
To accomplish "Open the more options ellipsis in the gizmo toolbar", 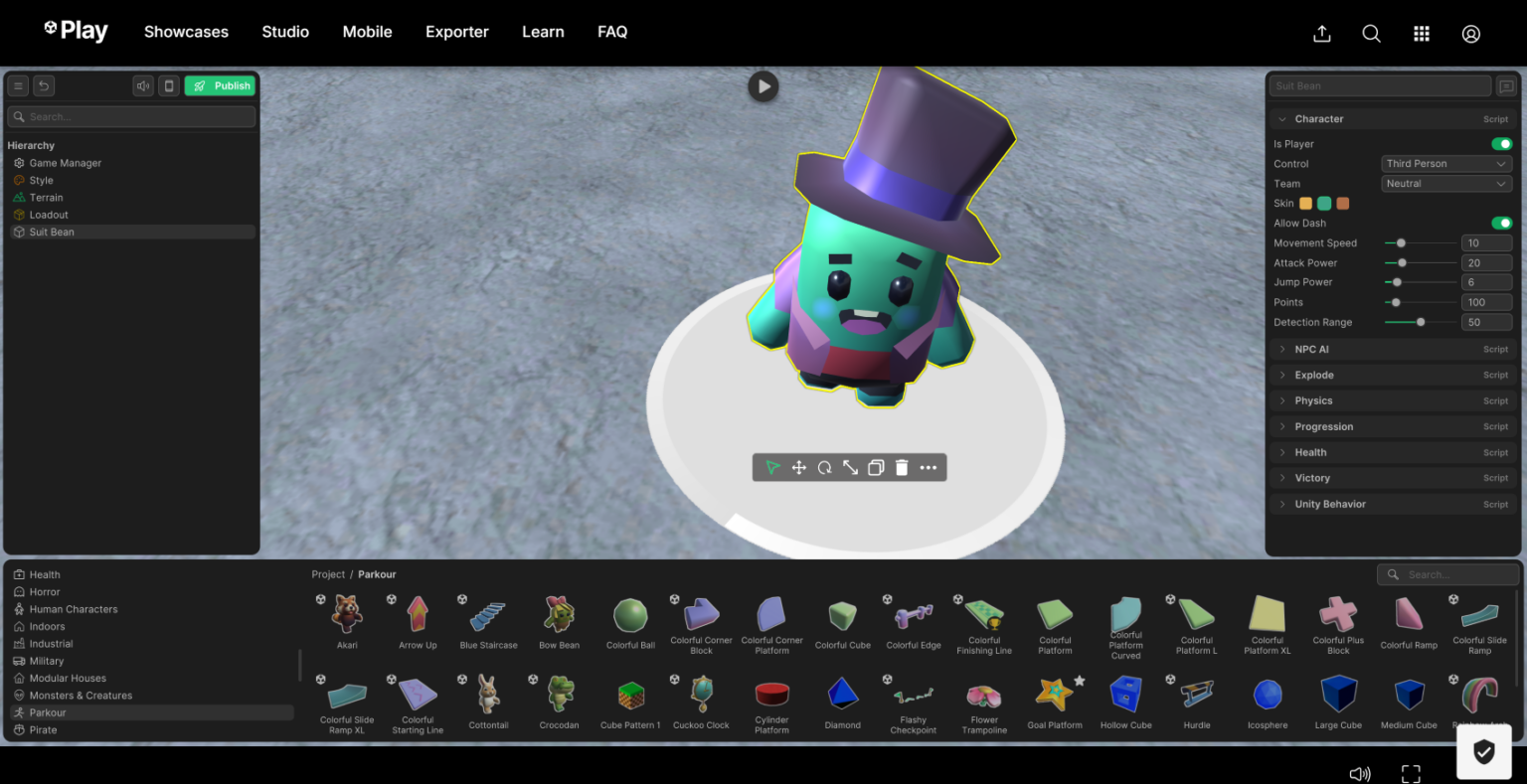I will (x=928, y=467).
